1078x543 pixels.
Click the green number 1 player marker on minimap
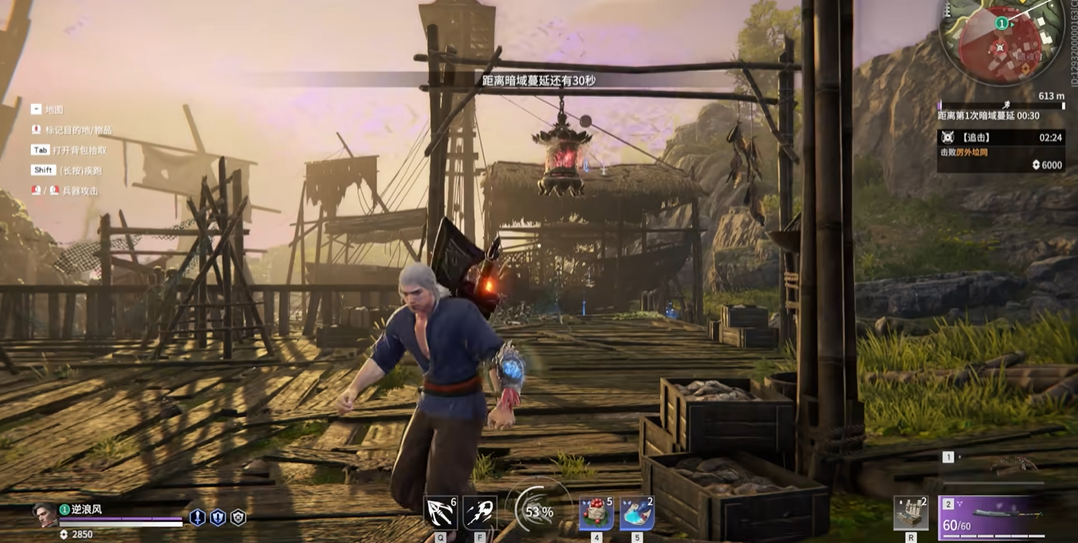coord(1001,23)
